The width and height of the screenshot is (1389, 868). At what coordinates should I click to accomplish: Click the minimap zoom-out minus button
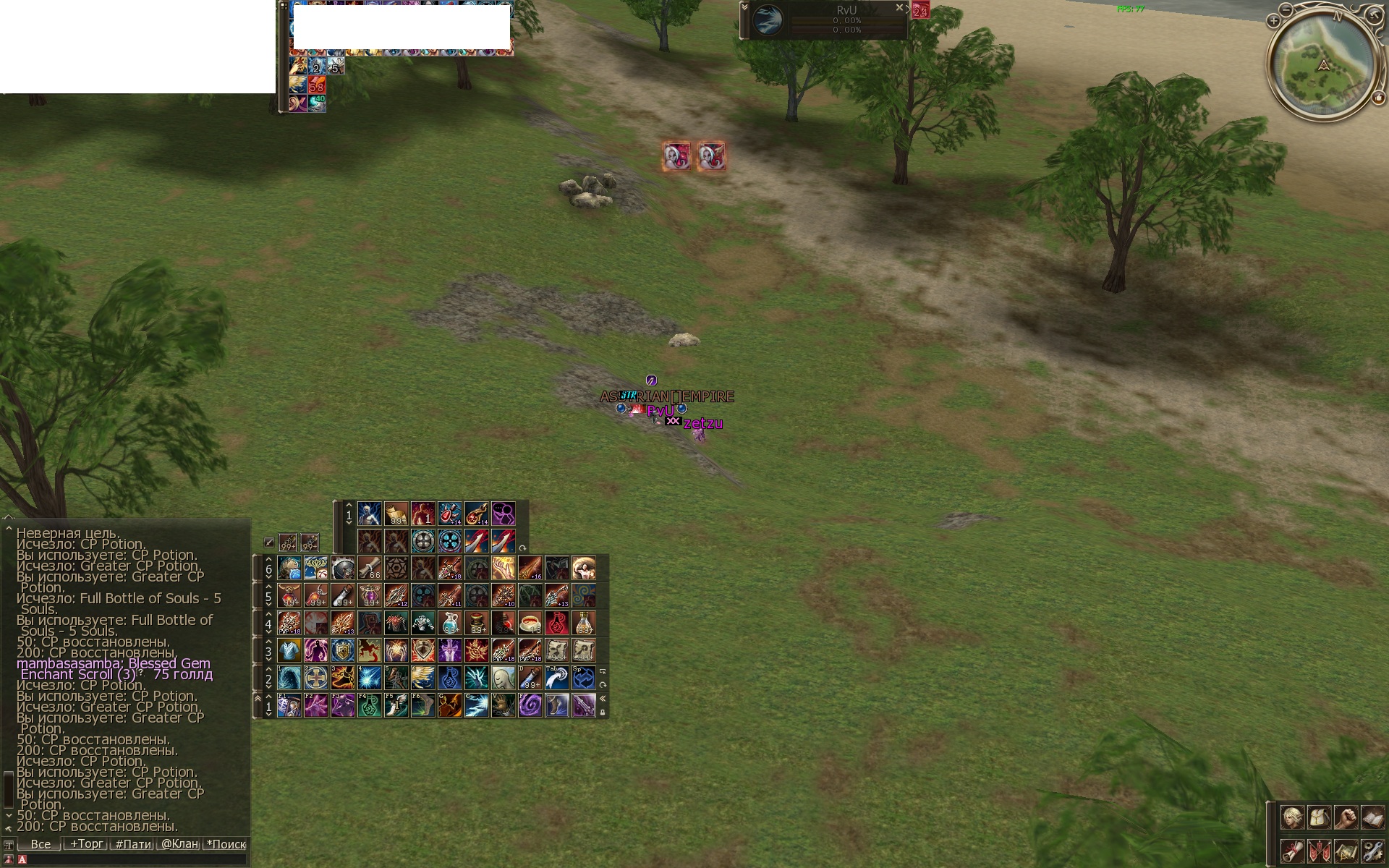coord(1286,10)
